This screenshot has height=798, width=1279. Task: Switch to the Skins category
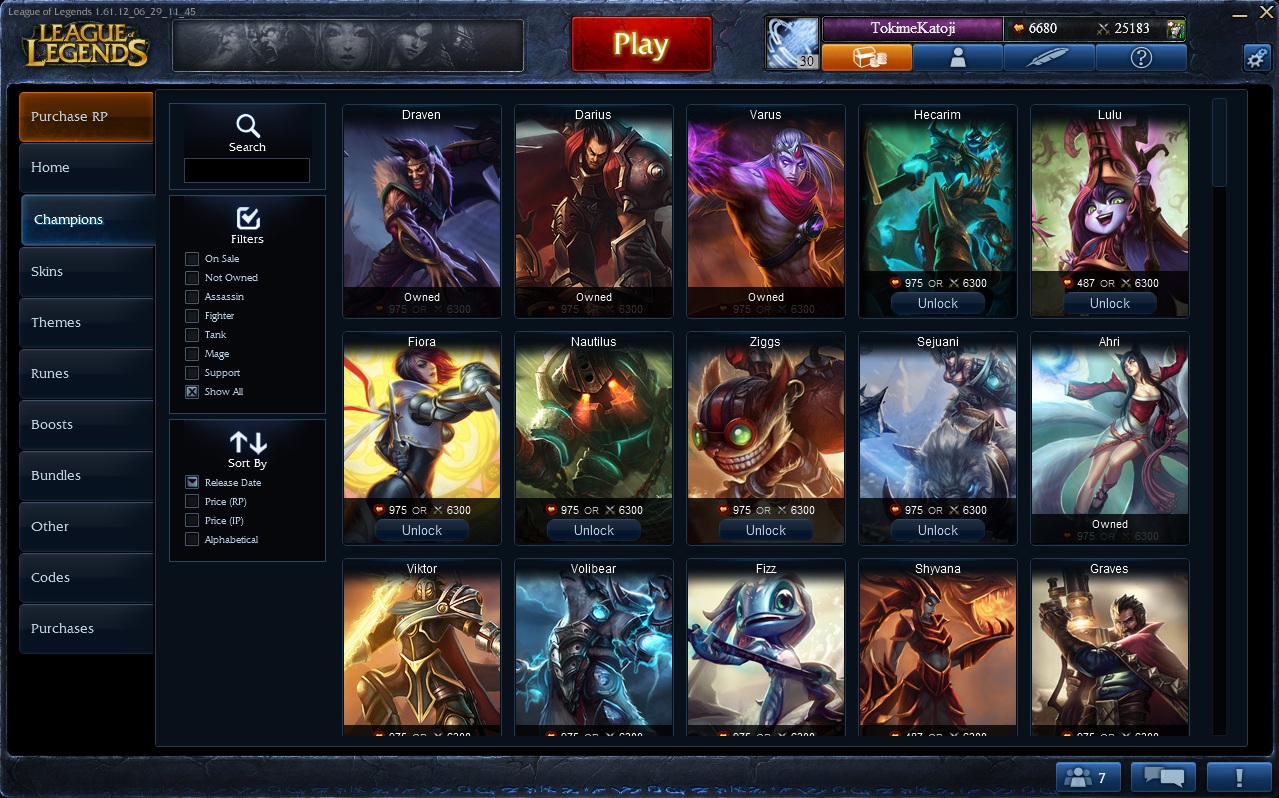[86, 271]
